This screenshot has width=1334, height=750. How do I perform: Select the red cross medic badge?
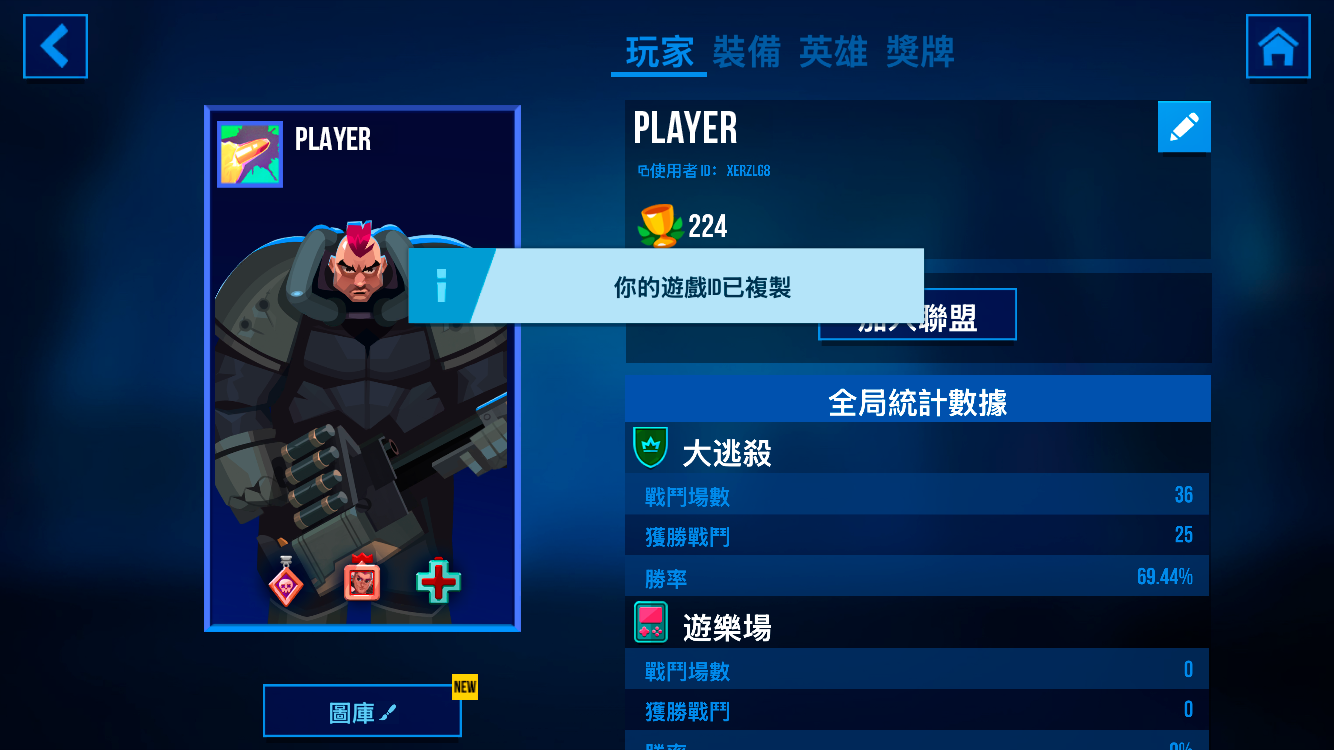click(x=438, y=581)
